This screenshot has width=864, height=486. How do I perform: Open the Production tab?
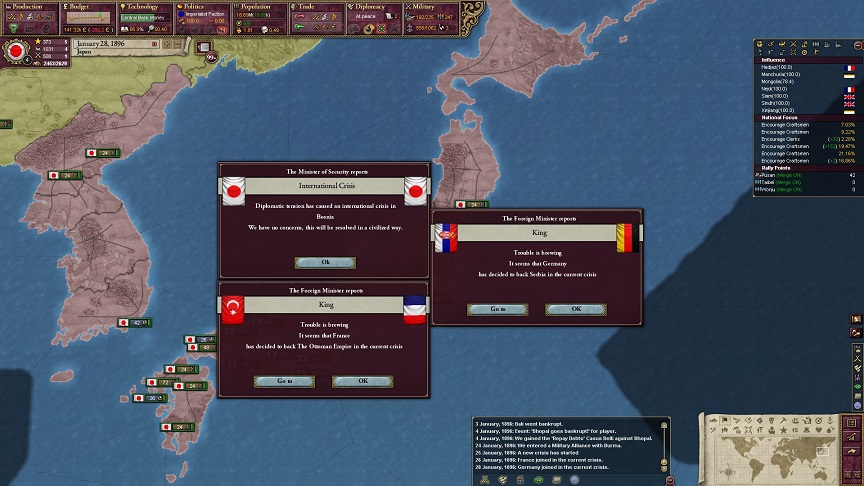(29, 7)
